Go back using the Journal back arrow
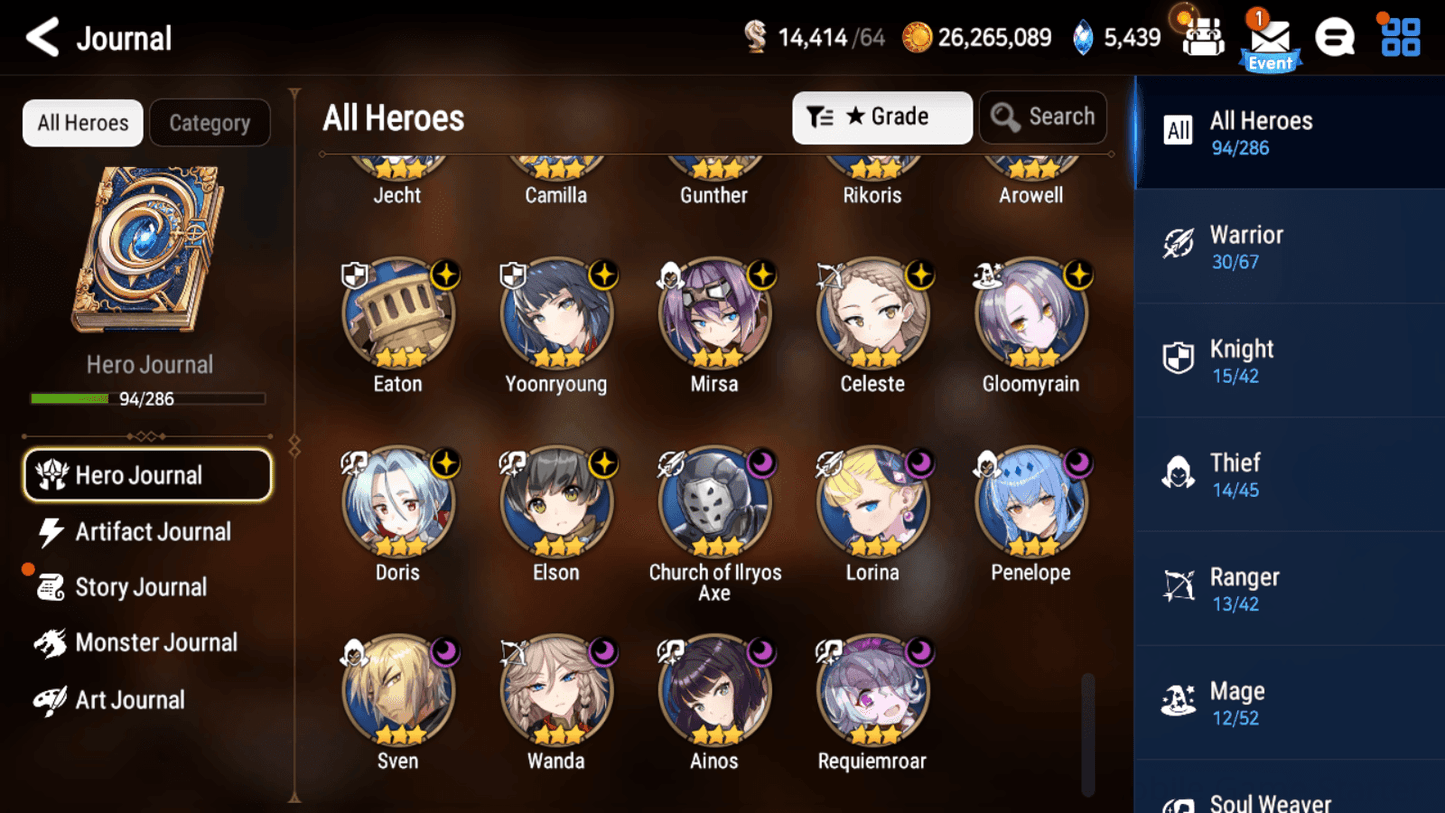Screen dimensions: 1445x813 click(43, 37)
